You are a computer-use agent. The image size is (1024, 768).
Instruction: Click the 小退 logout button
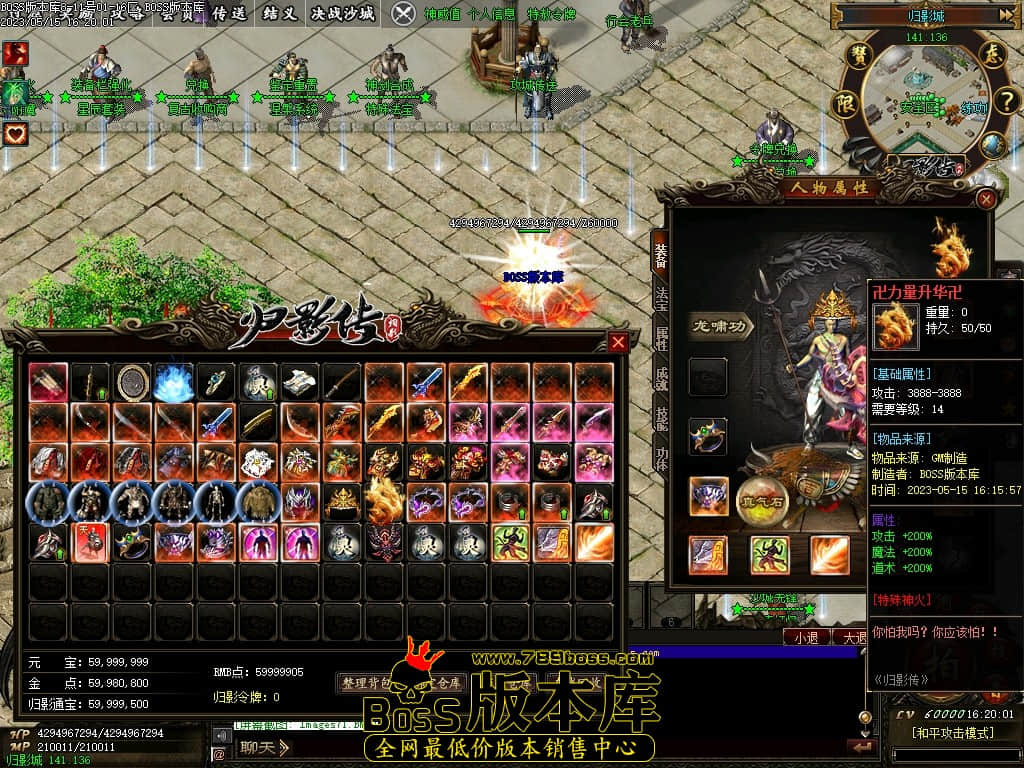(806, 637)
